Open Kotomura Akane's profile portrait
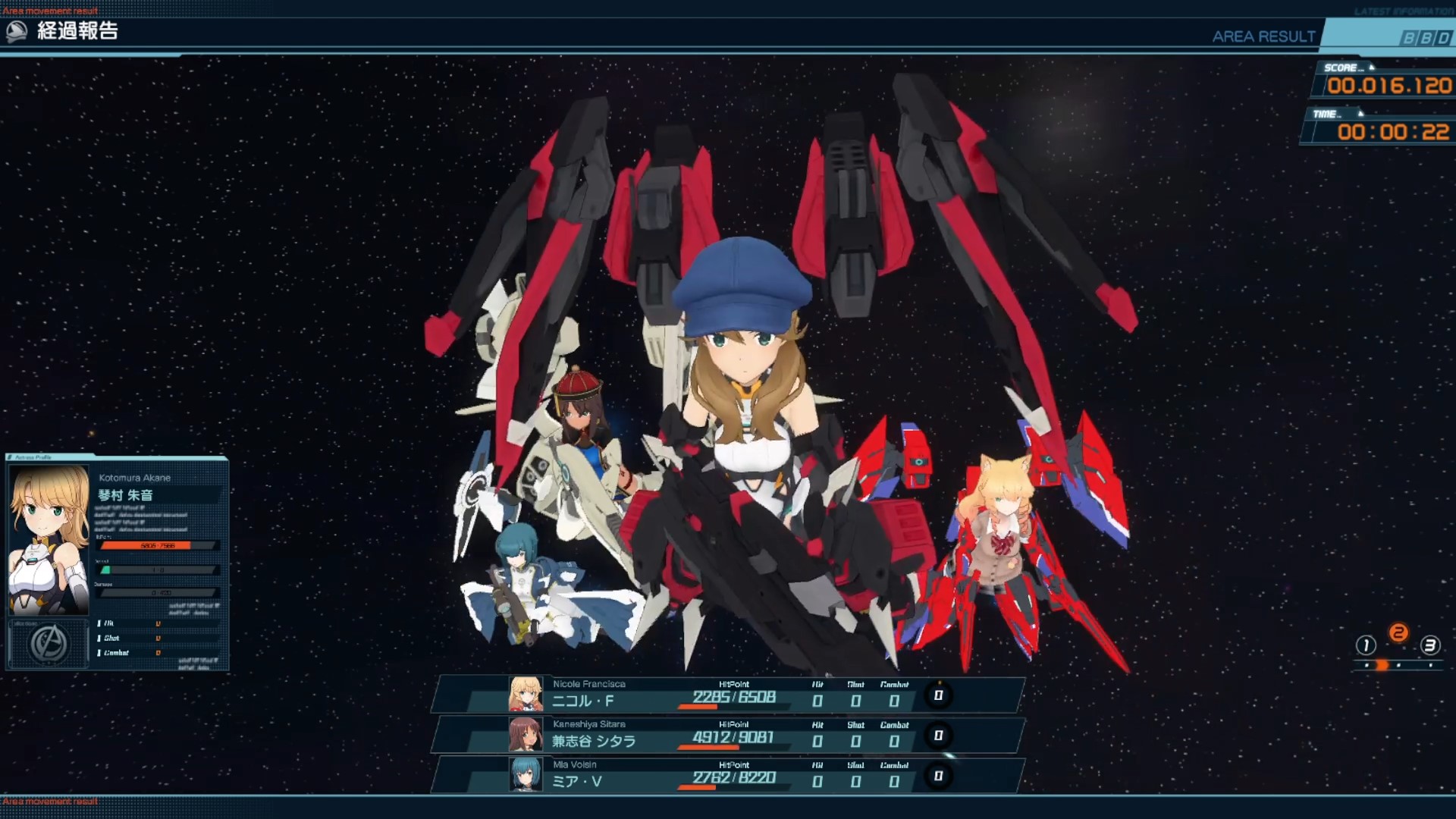Viewport: 1456px width, 819px height. (49, 540)
